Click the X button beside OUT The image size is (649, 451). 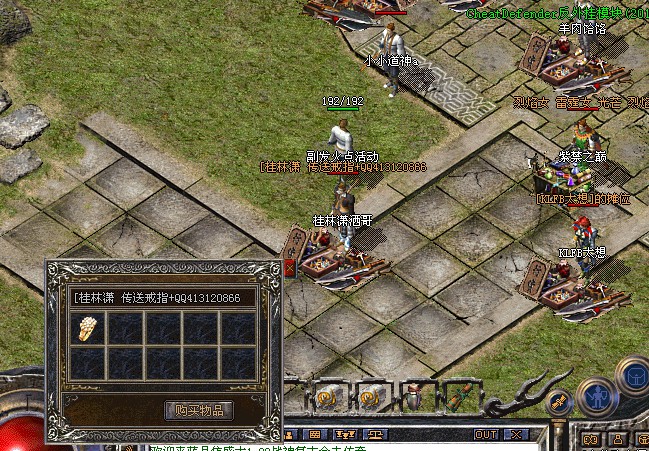coord(515,435)
